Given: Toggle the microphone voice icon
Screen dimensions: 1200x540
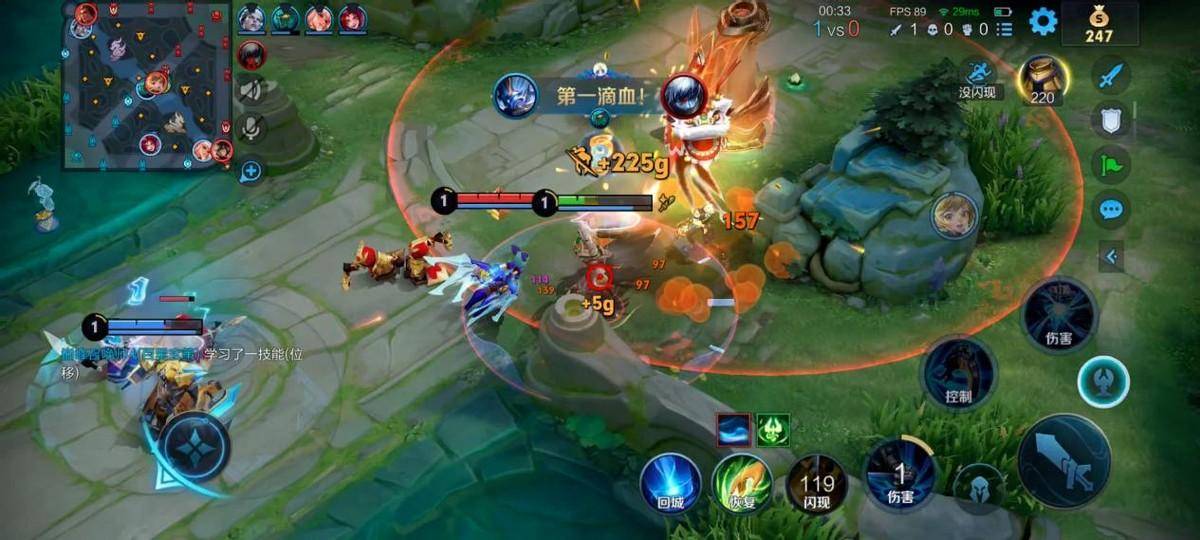Looking at the screenshot, I should coord(251,127).
